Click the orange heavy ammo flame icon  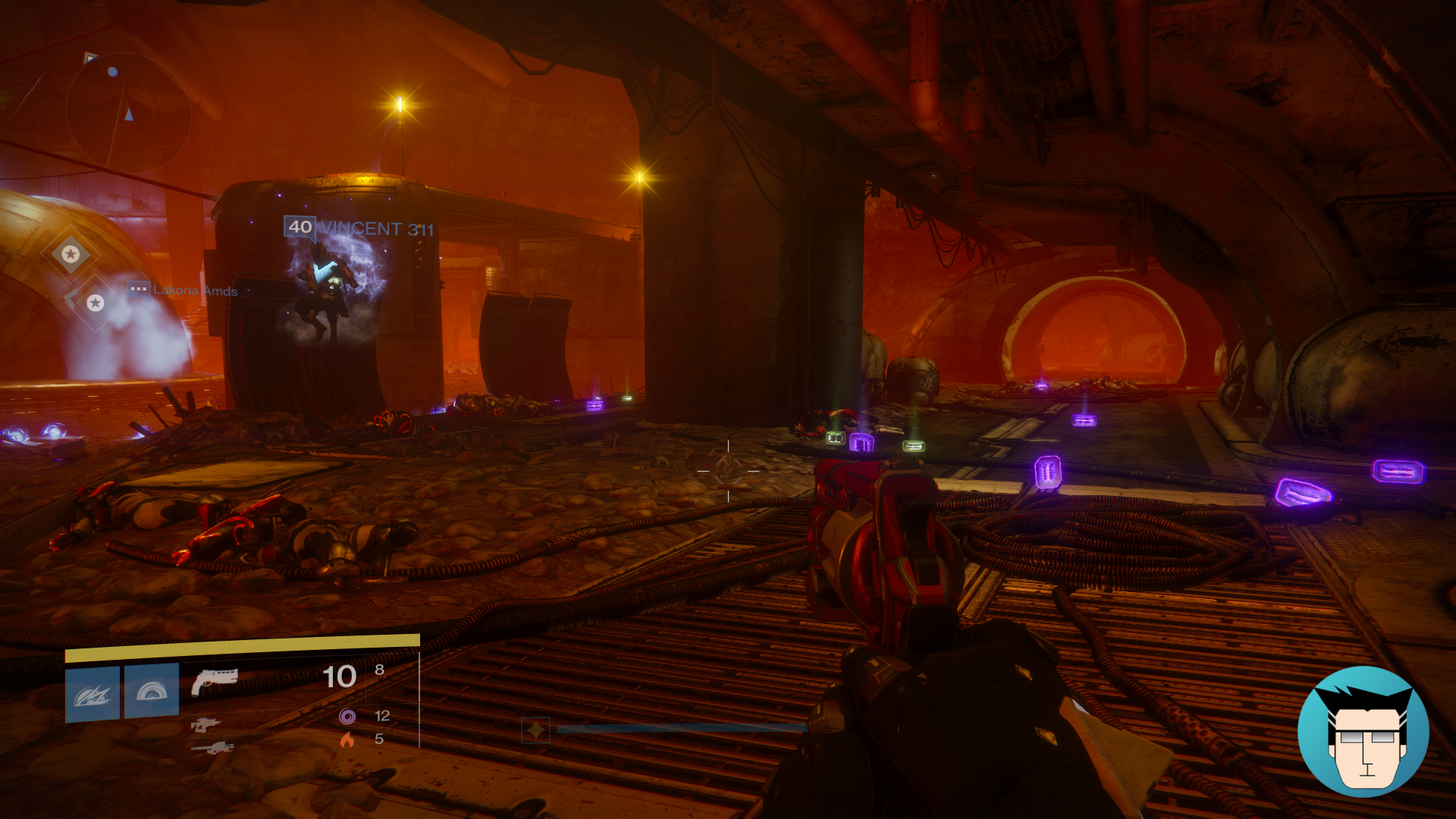tap(347, 739)
